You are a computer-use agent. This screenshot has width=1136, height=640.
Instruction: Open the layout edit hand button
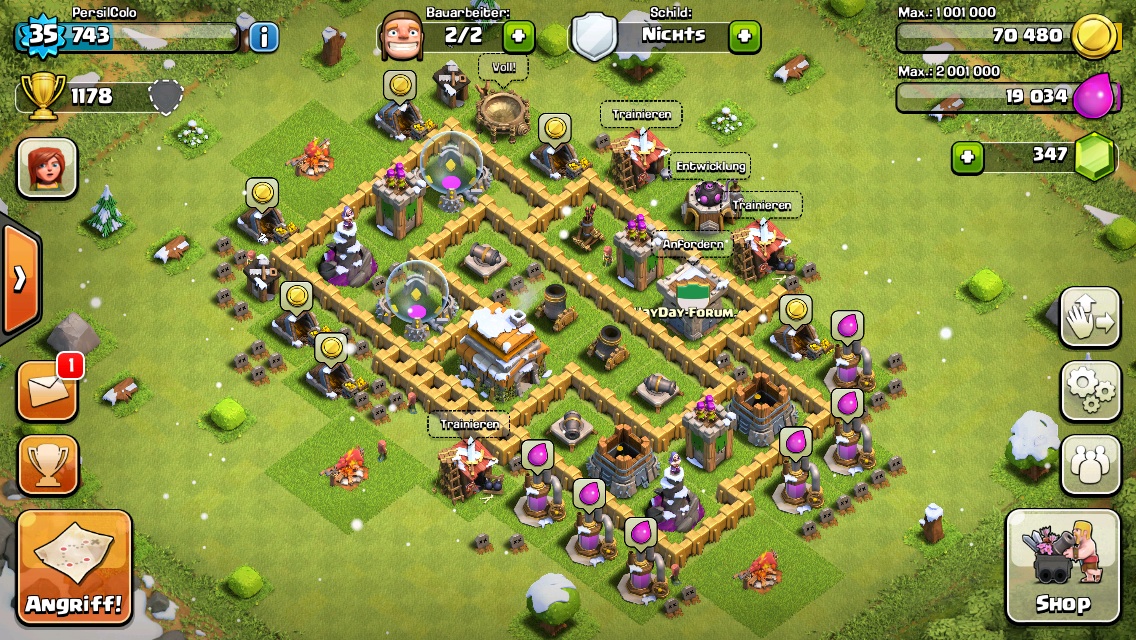pyautogui.click(x=1090, y=317)
